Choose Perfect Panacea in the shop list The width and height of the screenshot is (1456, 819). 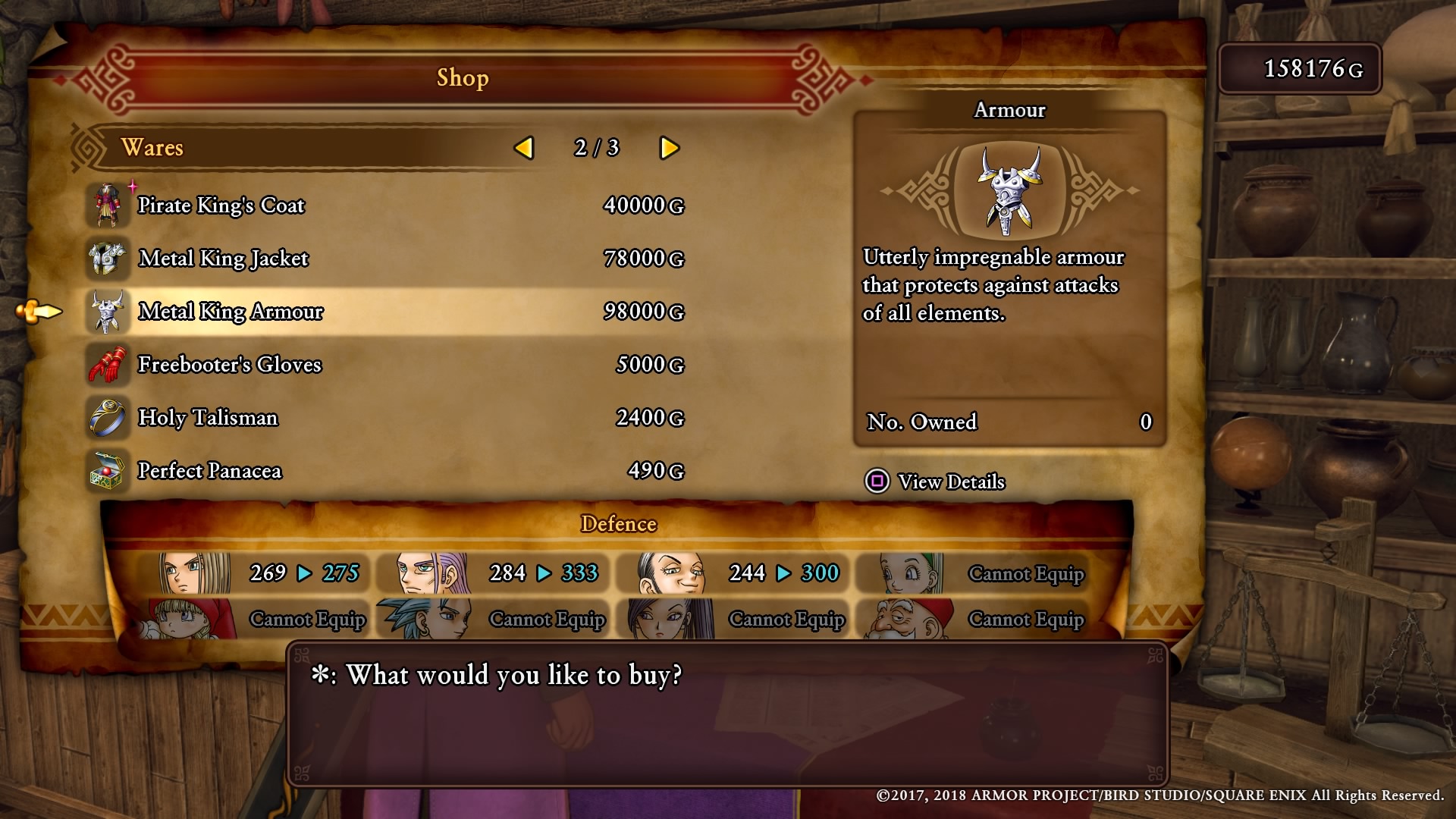209,471
